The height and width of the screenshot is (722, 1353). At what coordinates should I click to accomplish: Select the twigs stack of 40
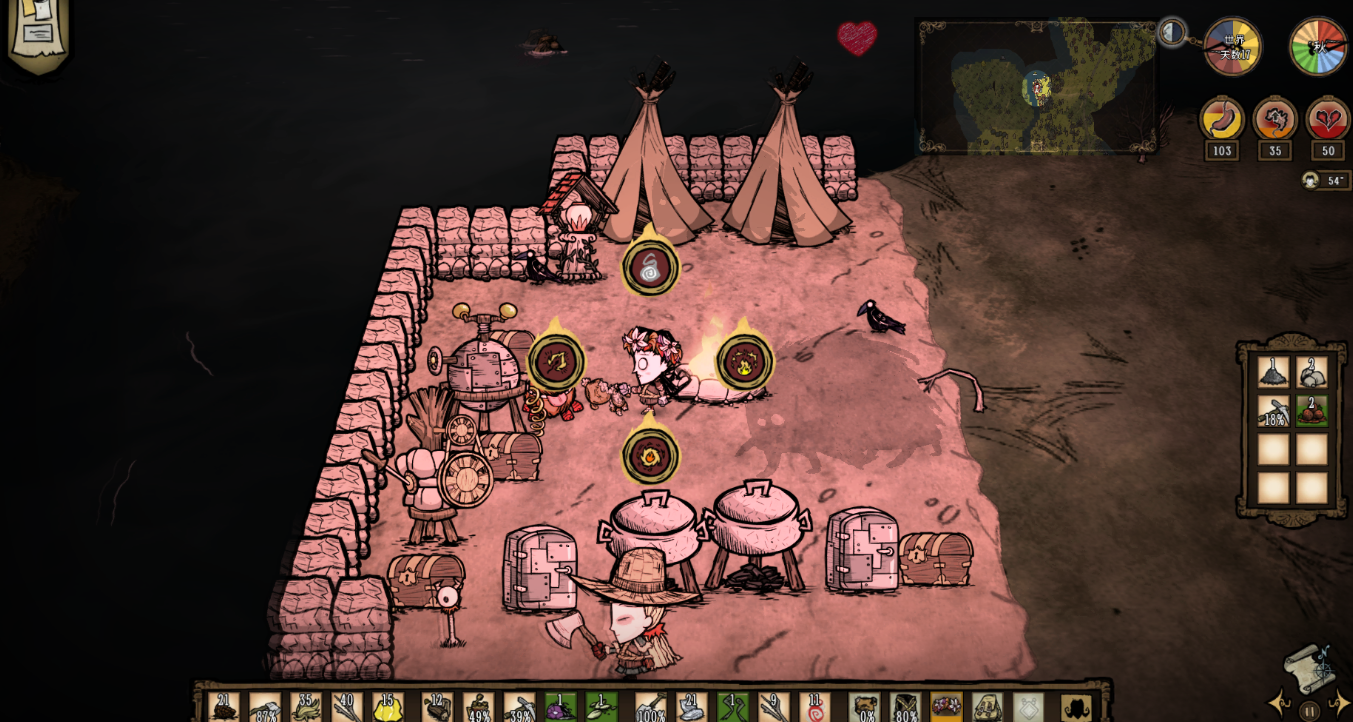(346, 708)
